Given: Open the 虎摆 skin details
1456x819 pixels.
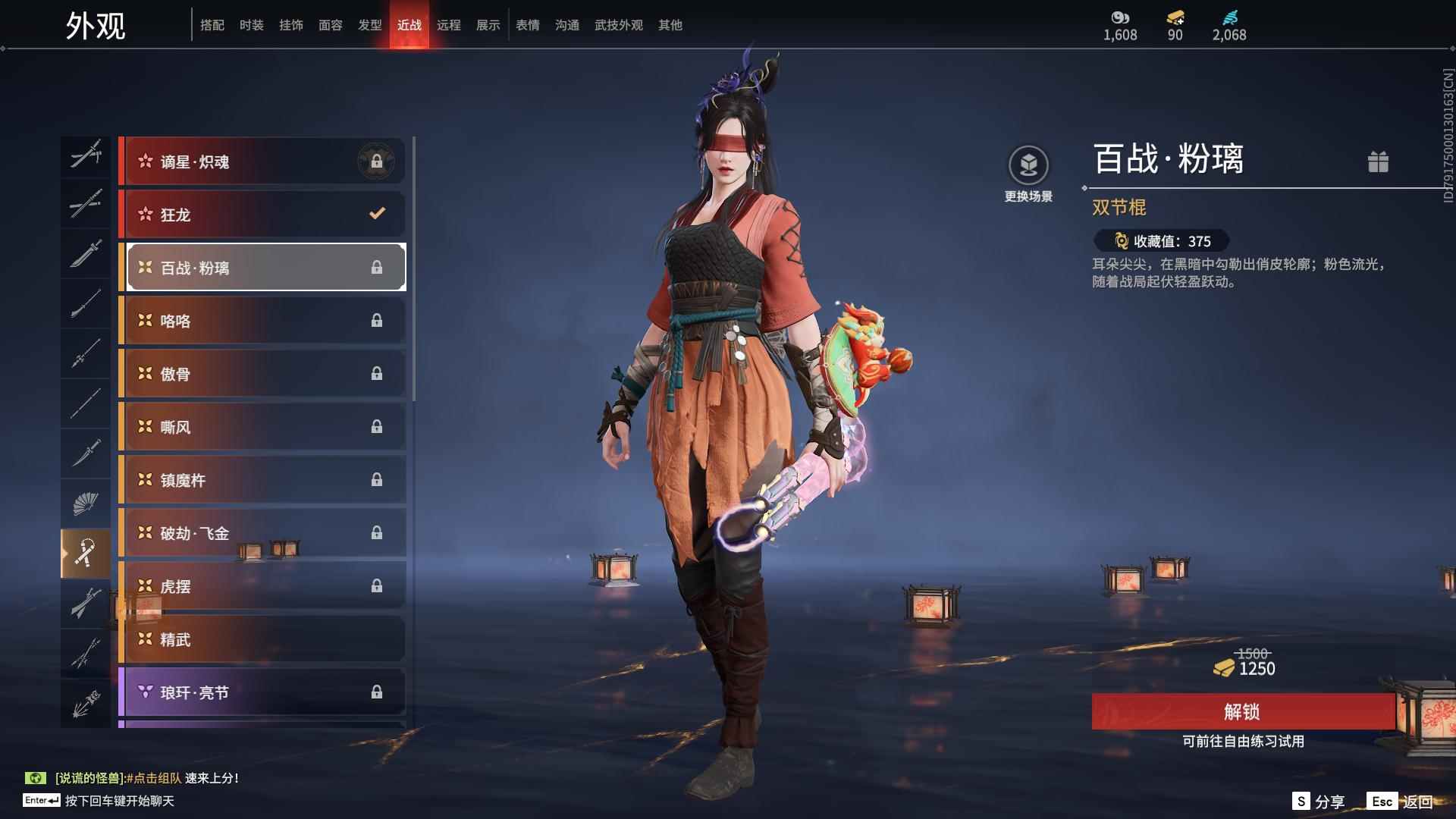Looking at the screenshot, I should tap(262, 586).
